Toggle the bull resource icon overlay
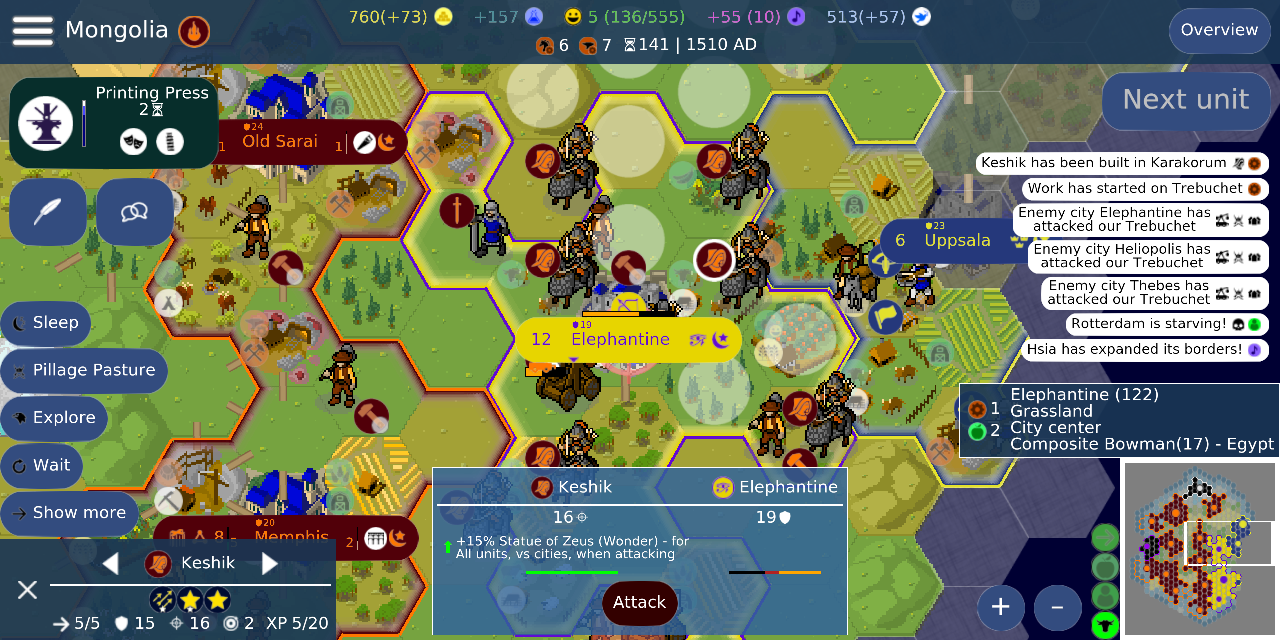This screenshot has height=640, width=1280. click(1105, 626)
